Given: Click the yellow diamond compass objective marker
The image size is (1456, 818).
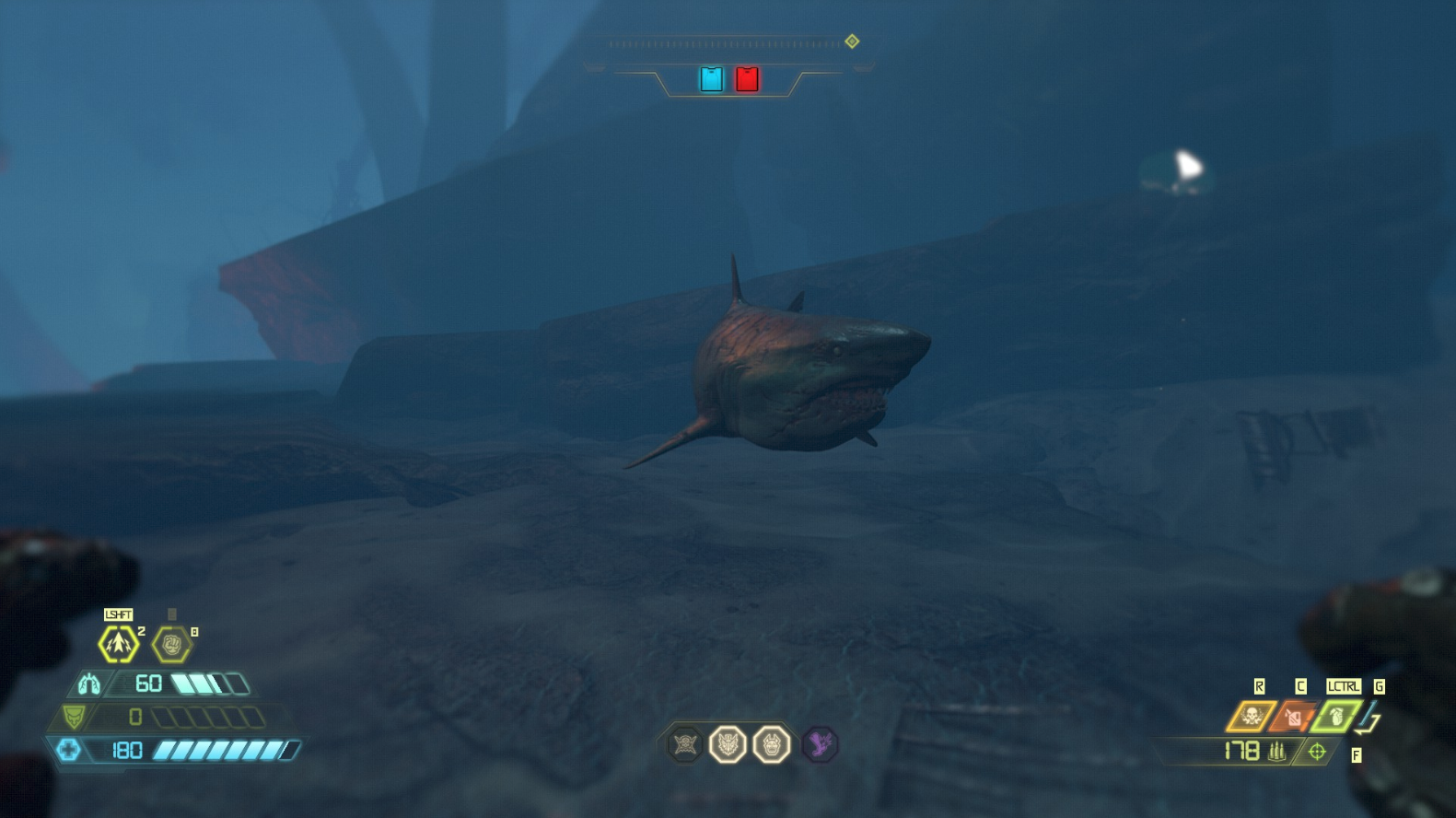Looking at the screenshot, I should coord(852,41).
